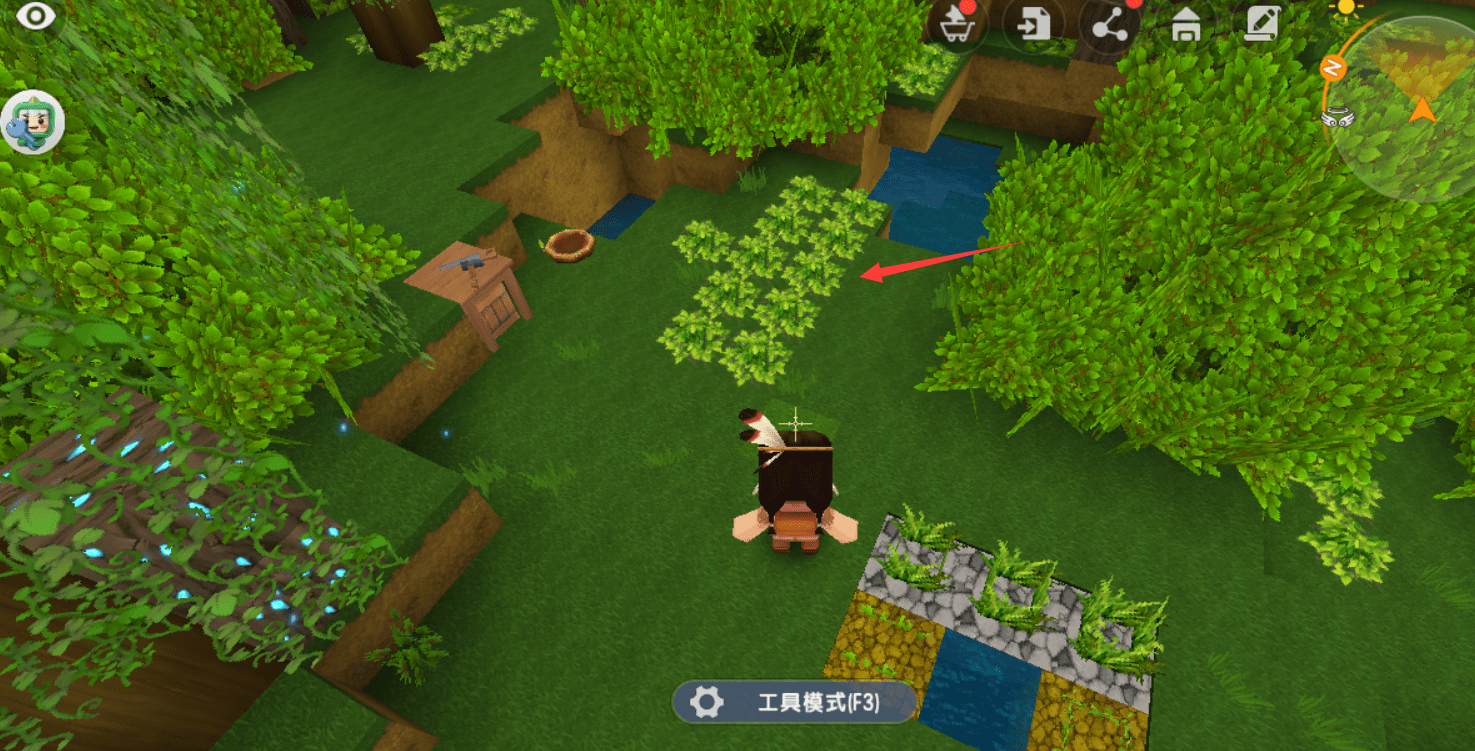Click the orange N compass marker
Image resolution: width=1475 pixels, height=751 pixels.
coord(1332,67)
